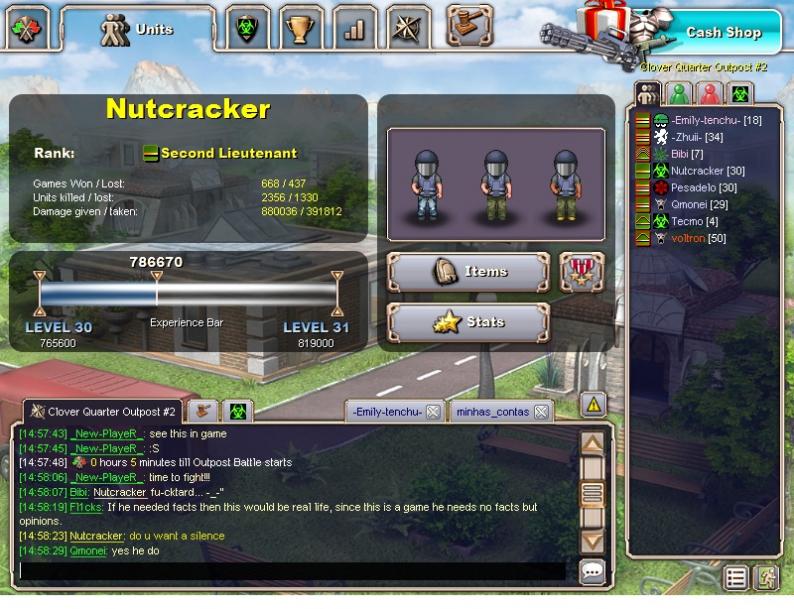Send chat with speech bubble button
The height and width of the screenshot is (609, 794).
pyautogui.click(x=593, y=572)
